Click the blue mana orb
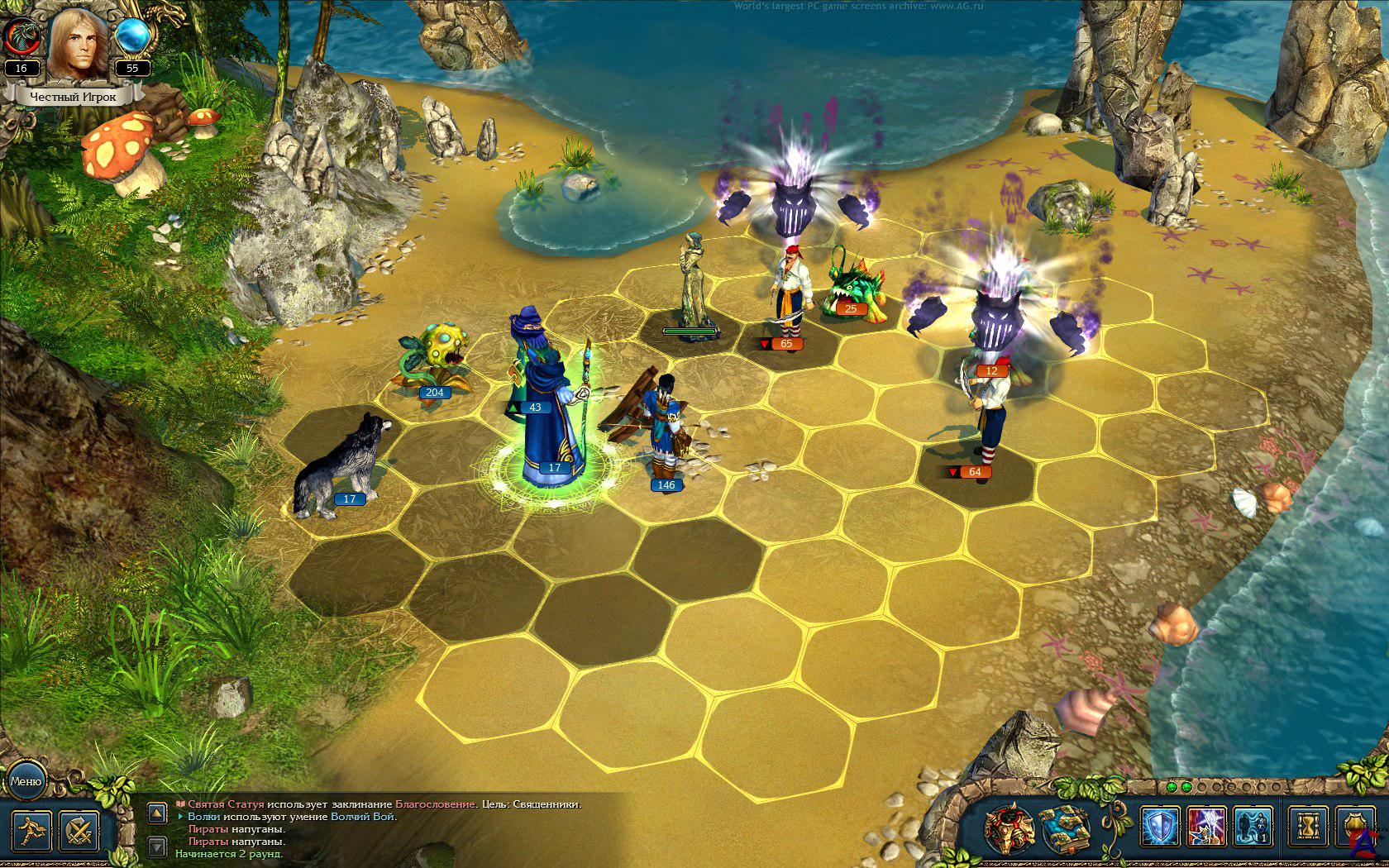 132,36
